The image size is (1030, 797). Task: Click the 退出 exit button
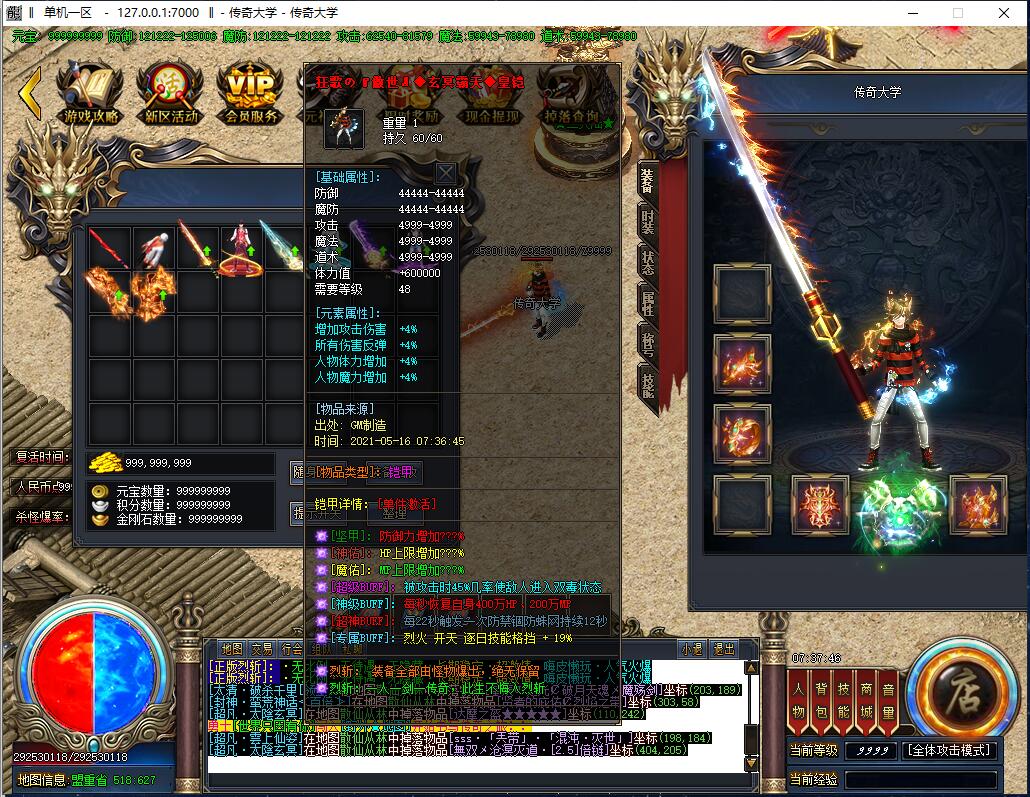(723, 649)
